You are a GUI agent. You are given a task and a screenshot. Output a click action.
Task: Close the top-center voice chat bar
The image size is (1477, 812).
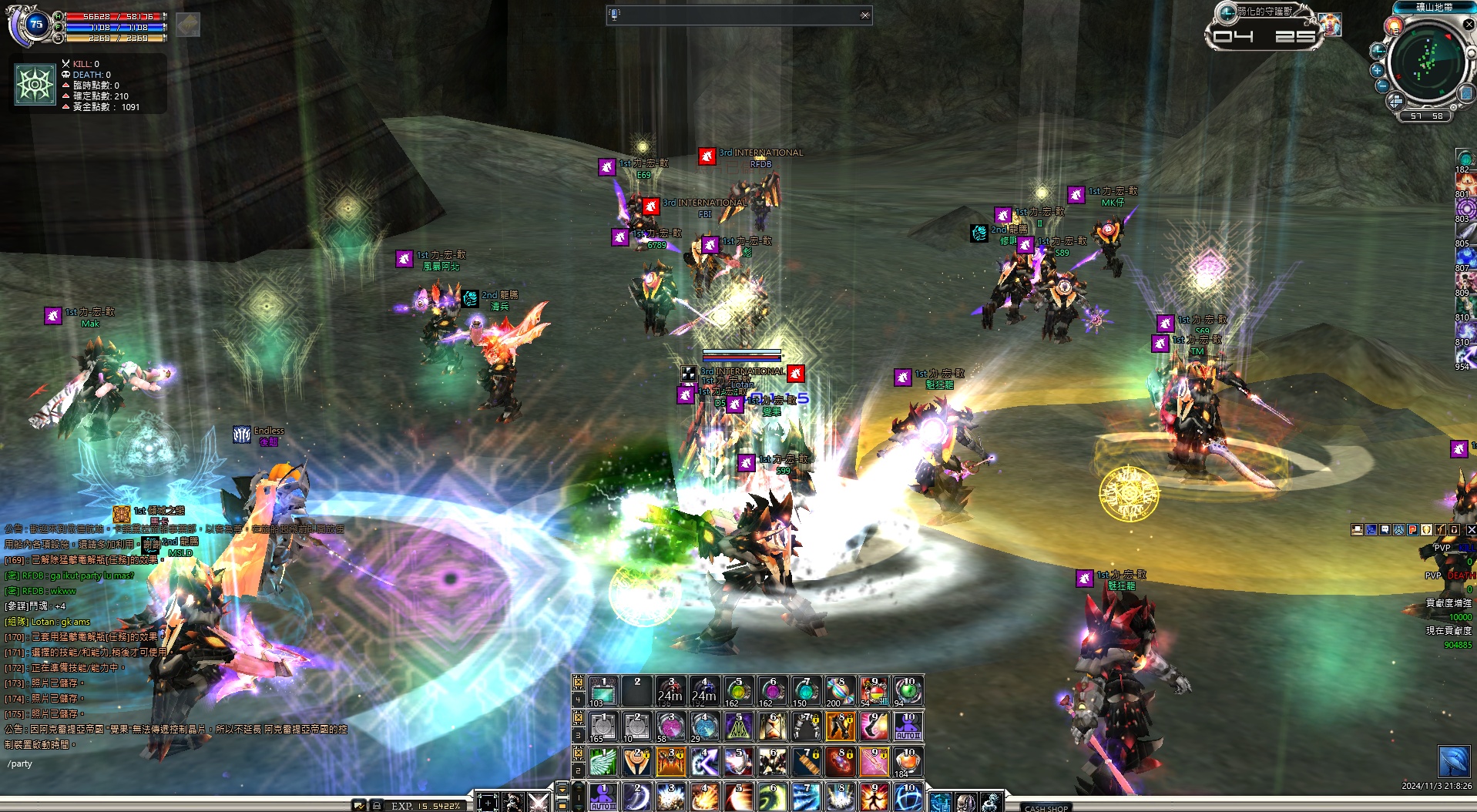point(864,15)
